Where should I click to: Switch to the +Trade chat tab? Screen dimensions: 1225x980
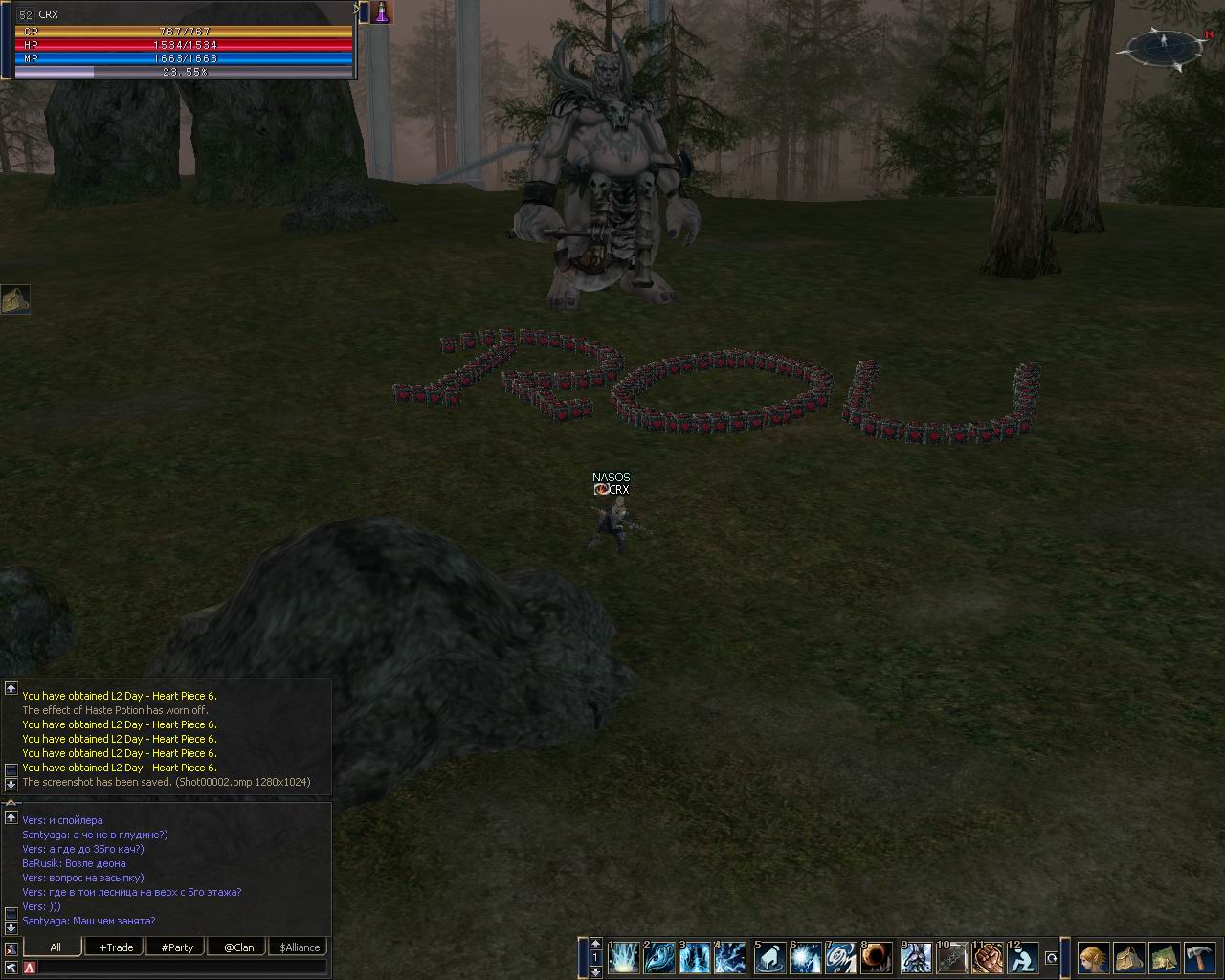point(116,947)
